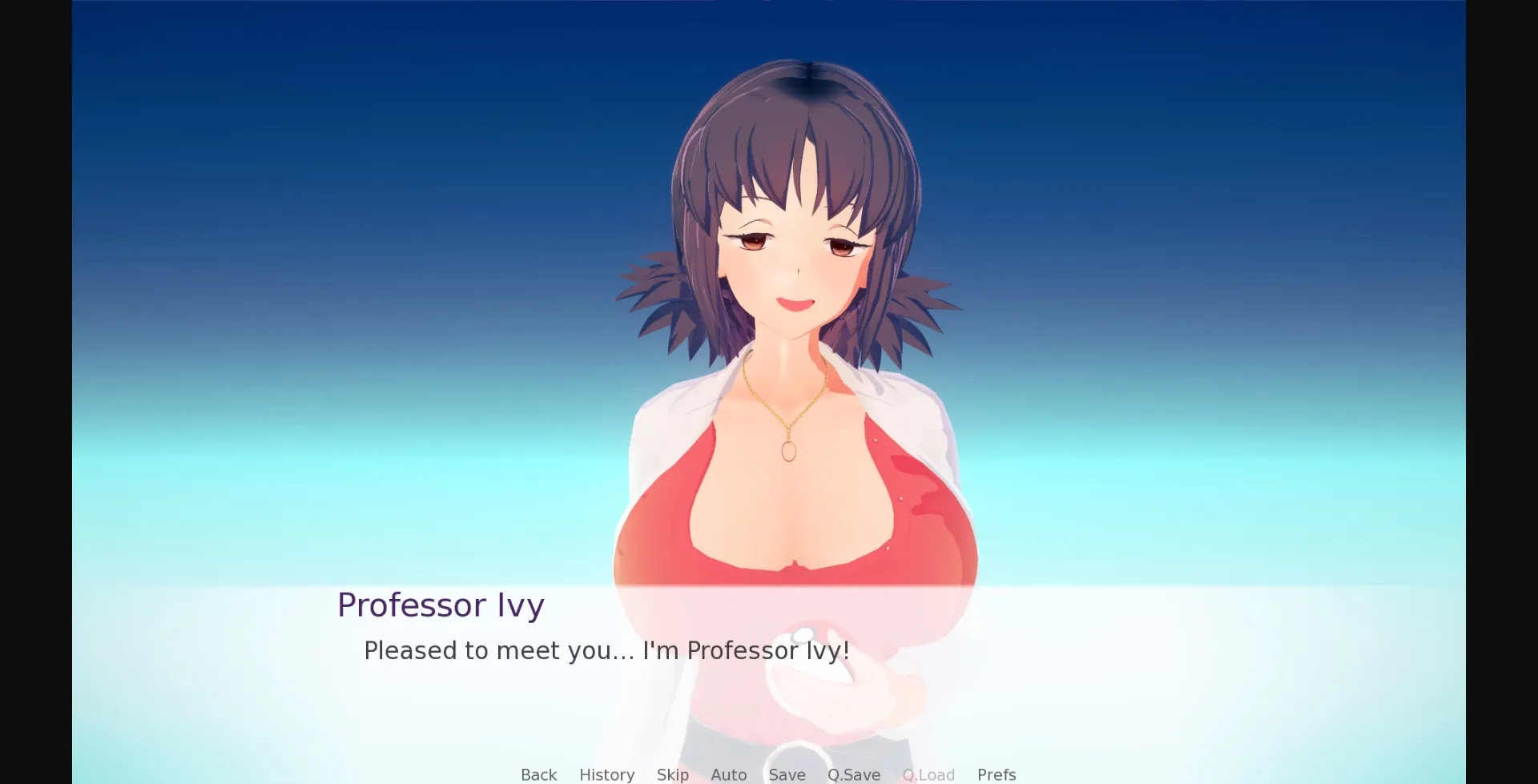Activate Skip from the quick menu
This screenshot has width=1538, height=784.
(672, 774)
